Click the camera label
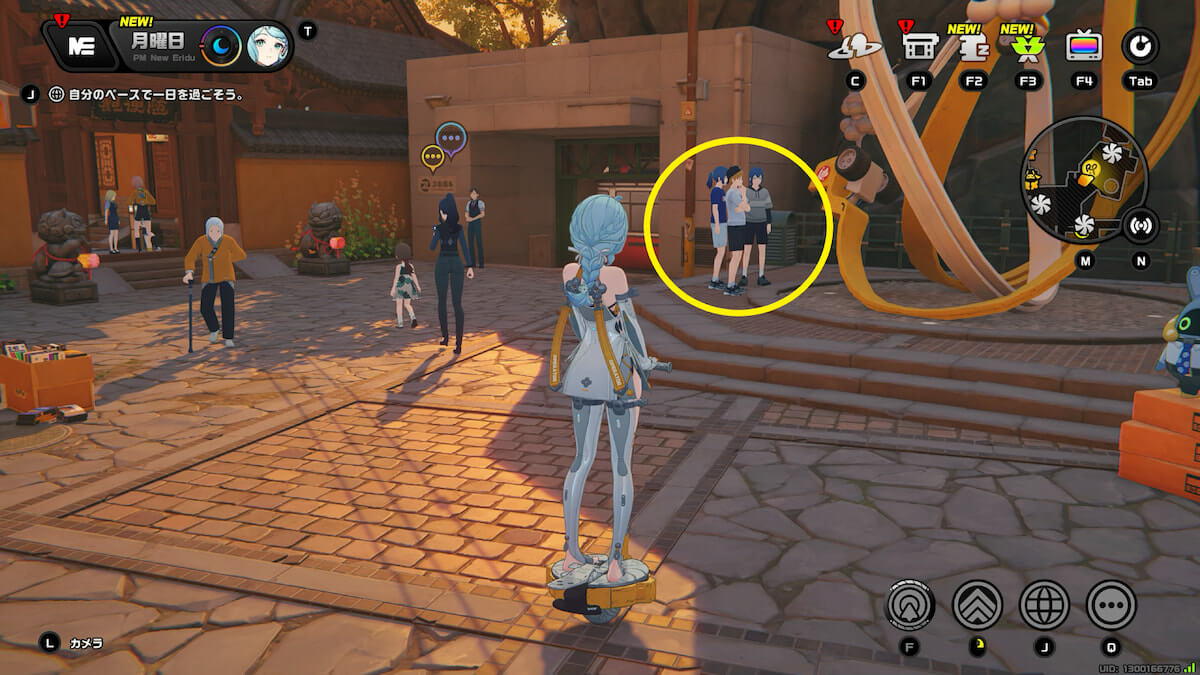Viewport: 1200px width, 675px height. pos(85,643)
